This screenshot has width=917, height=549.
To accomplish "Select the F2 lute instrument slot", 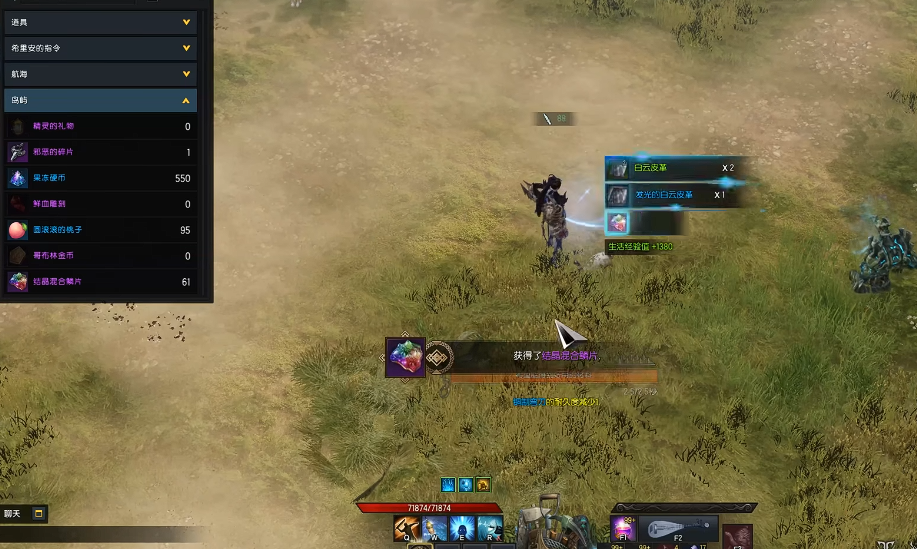I will tap(679, 528).
